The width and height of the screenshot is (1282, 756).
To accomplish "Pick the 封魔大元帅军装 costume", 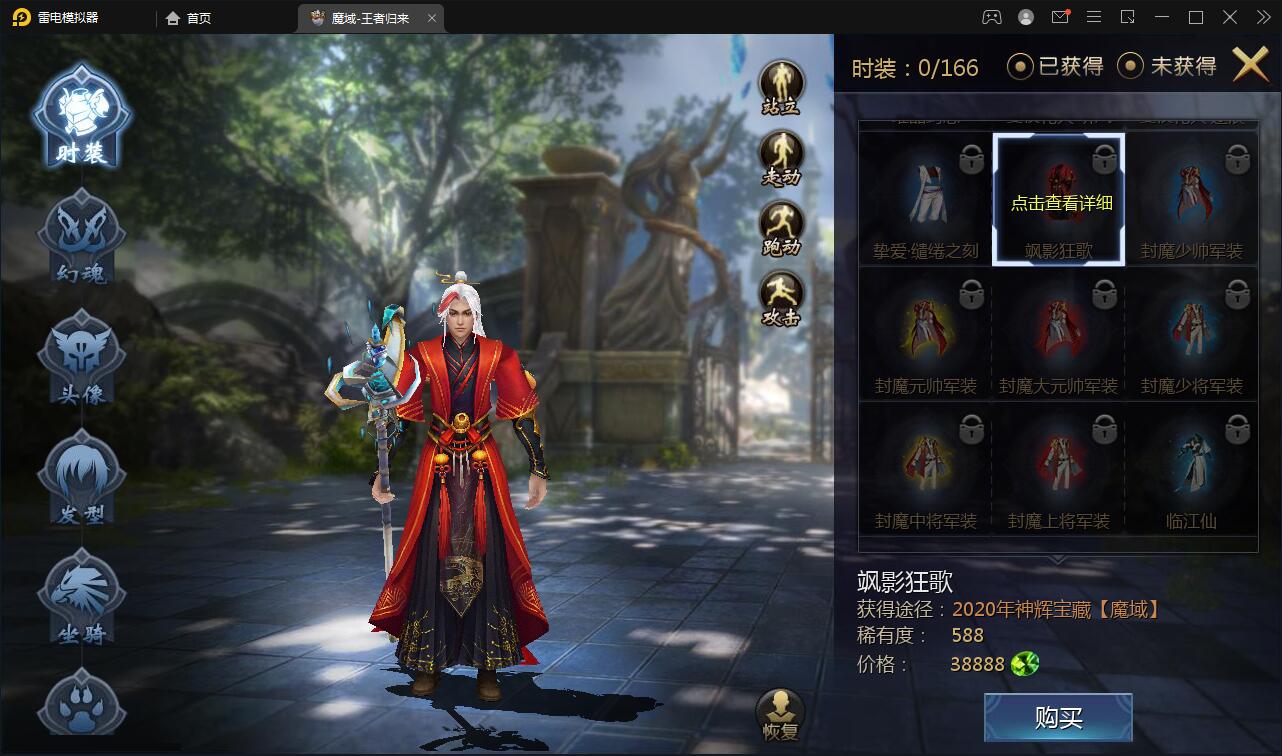I will [1058, 335].
